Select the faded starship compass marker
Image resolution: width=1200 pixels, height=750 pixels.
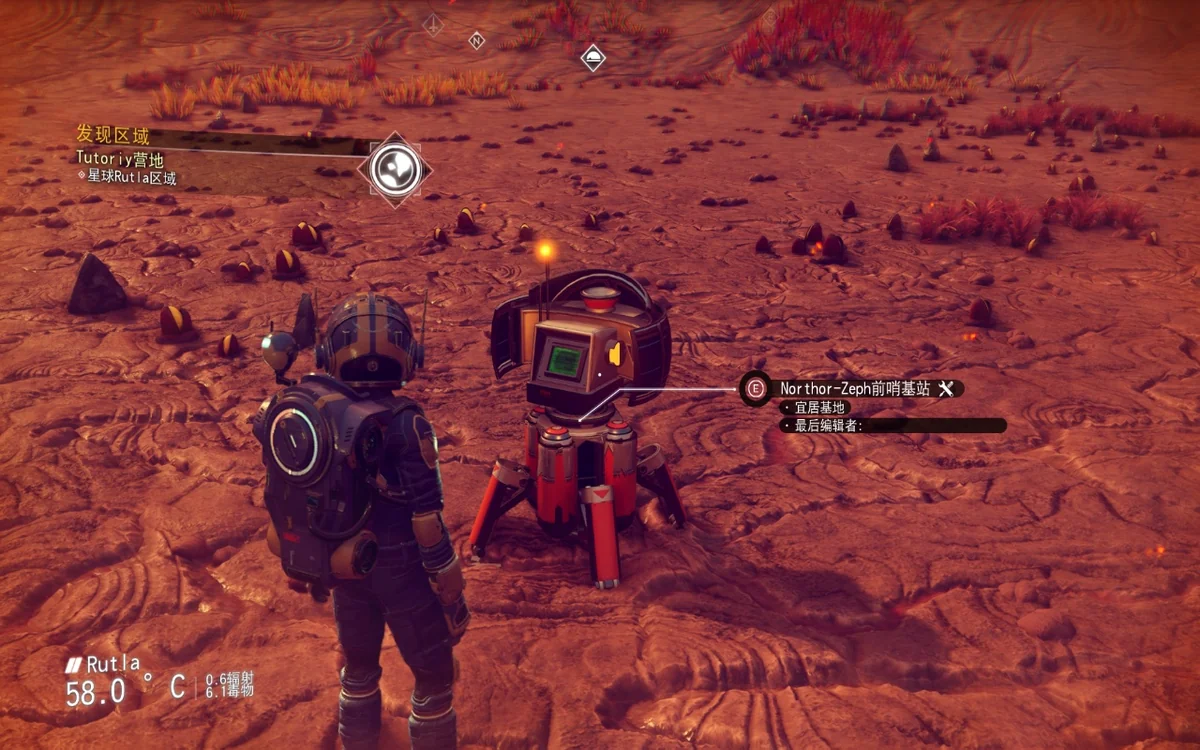(433, 25)
